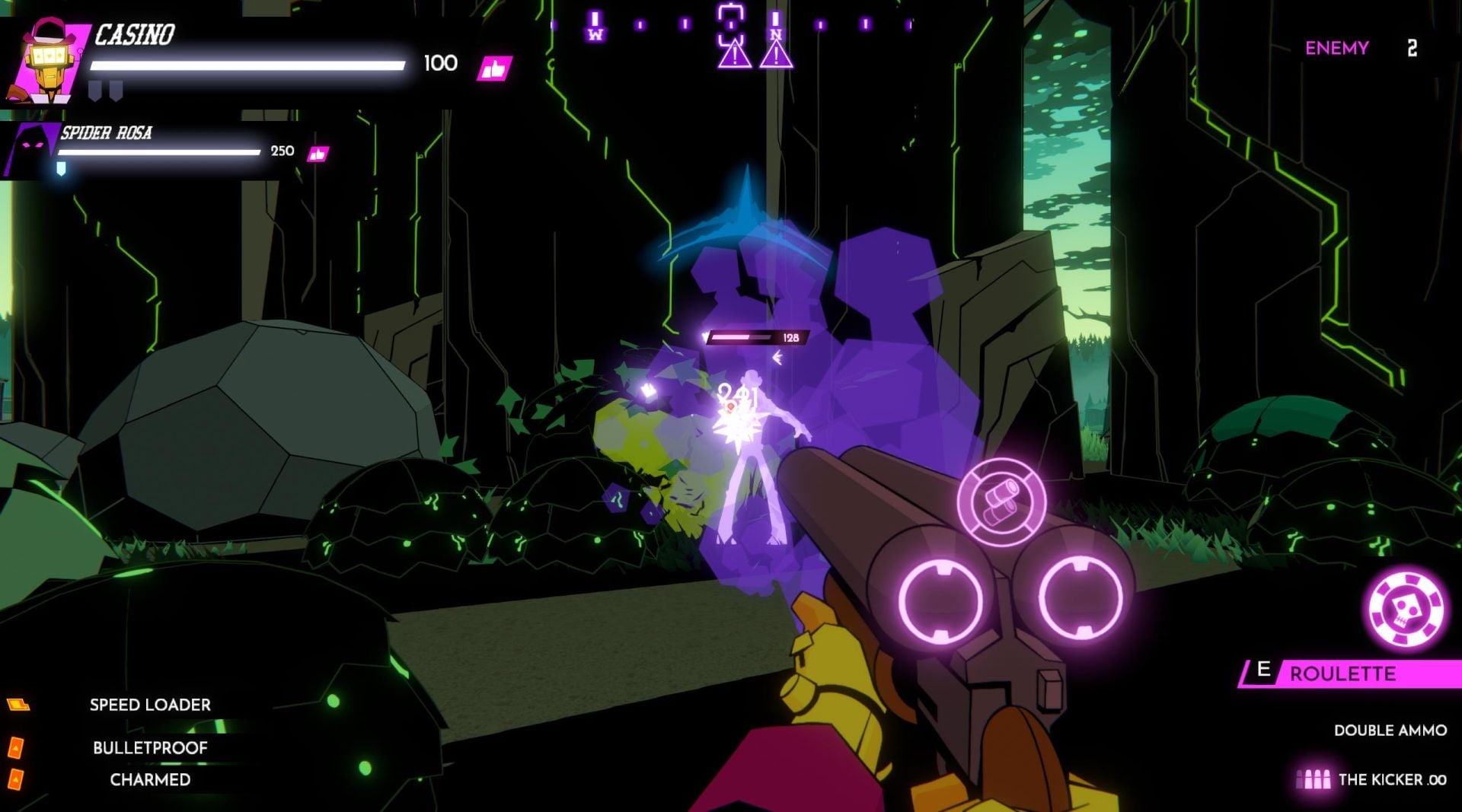Image resolution: width=1462 pixels, height=812 pixels.
Task: Click the thumbs-up icon beside Casino's health
Action: [494, 69]
